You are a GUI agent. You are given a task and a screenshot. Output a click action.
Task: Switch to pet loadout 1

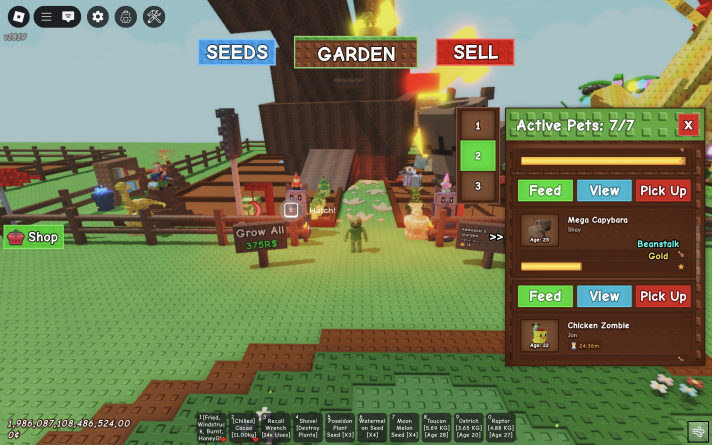coord(478,126)
